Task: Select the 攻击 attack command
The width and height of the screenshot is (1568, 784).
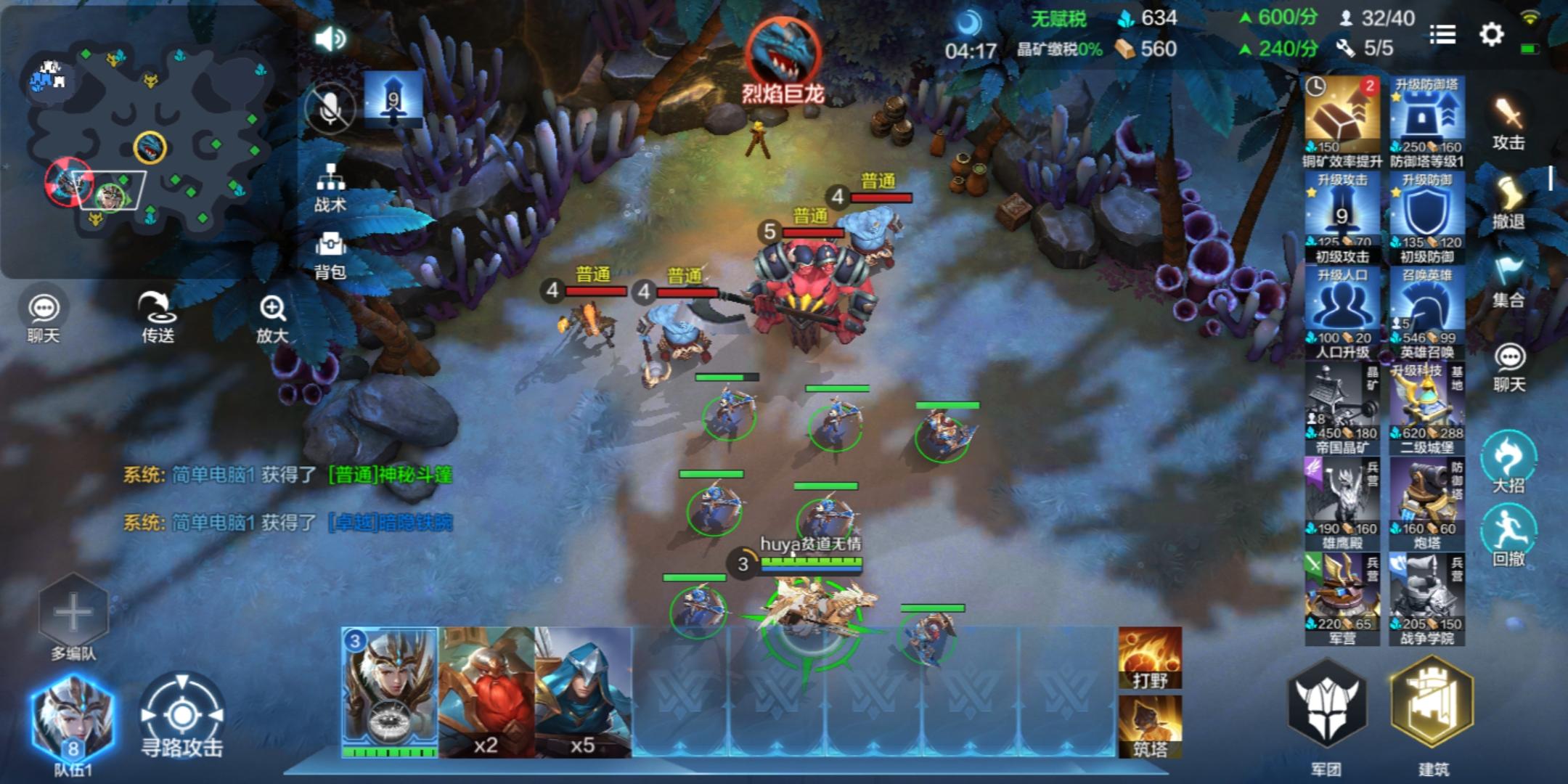Action: [1508, 123]
